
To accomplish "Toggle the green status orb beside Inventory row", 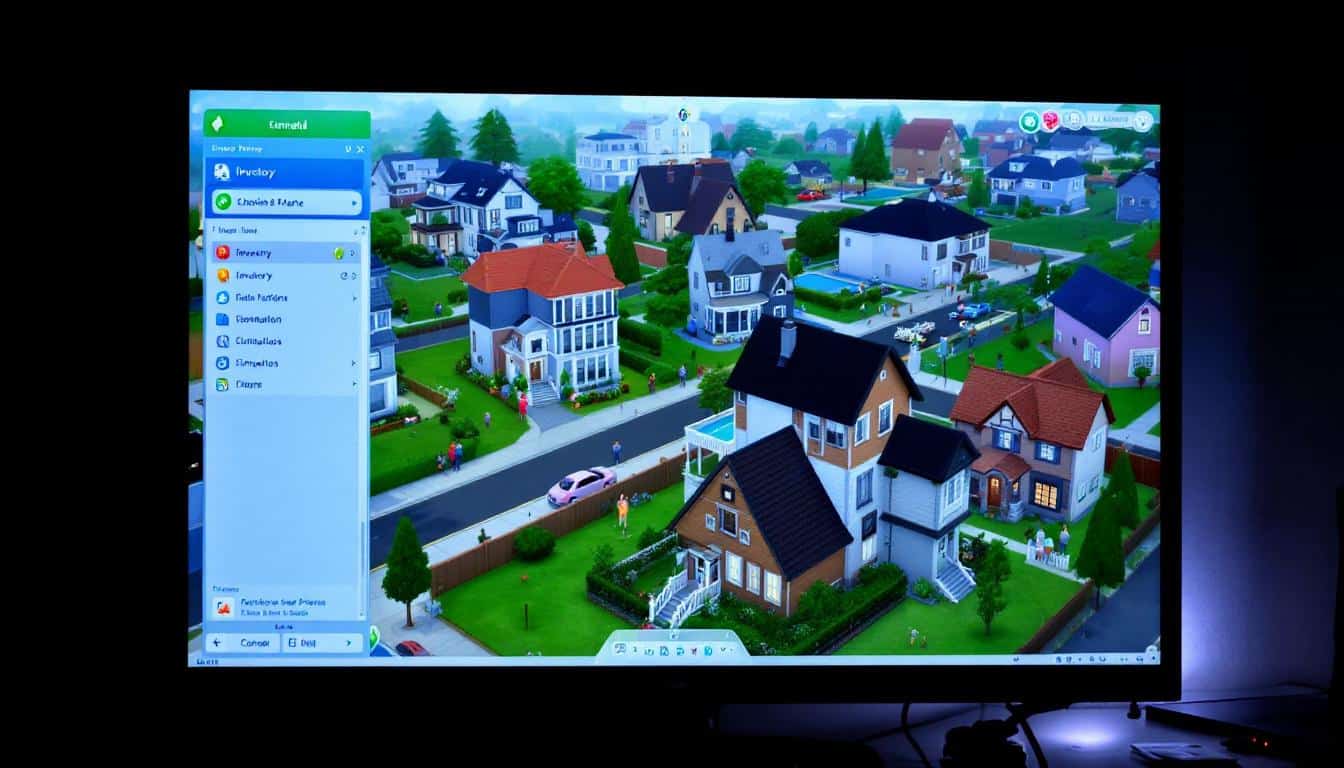I will tap(338, 253).
